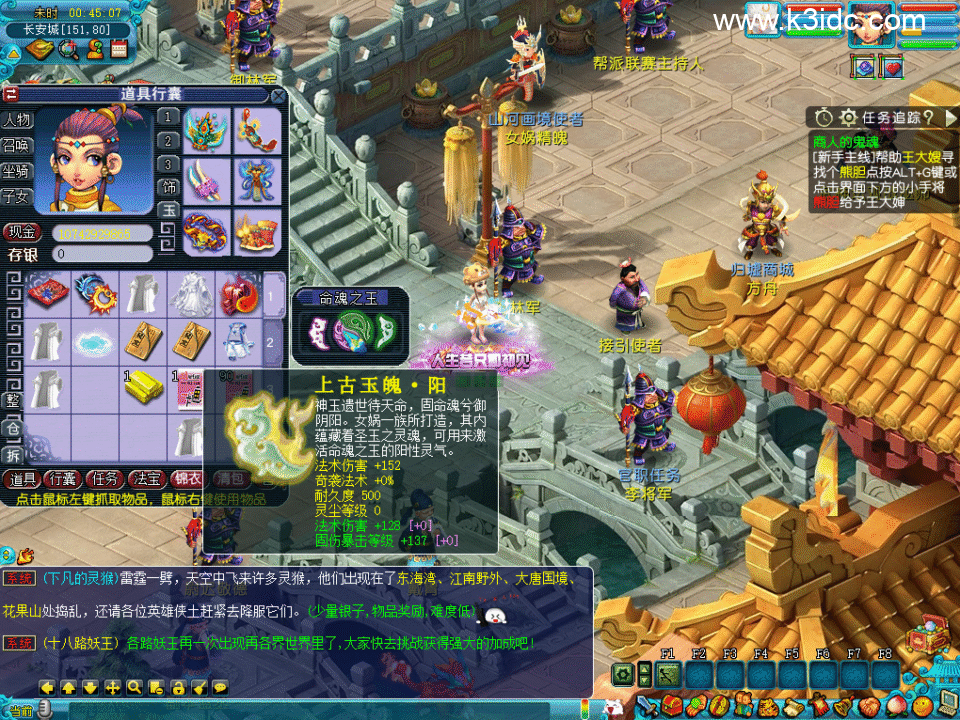The width and height of the screenshot is (960, 720).
Task: Close the 道具行囊 inventory window
Action: tap(277, 96)
